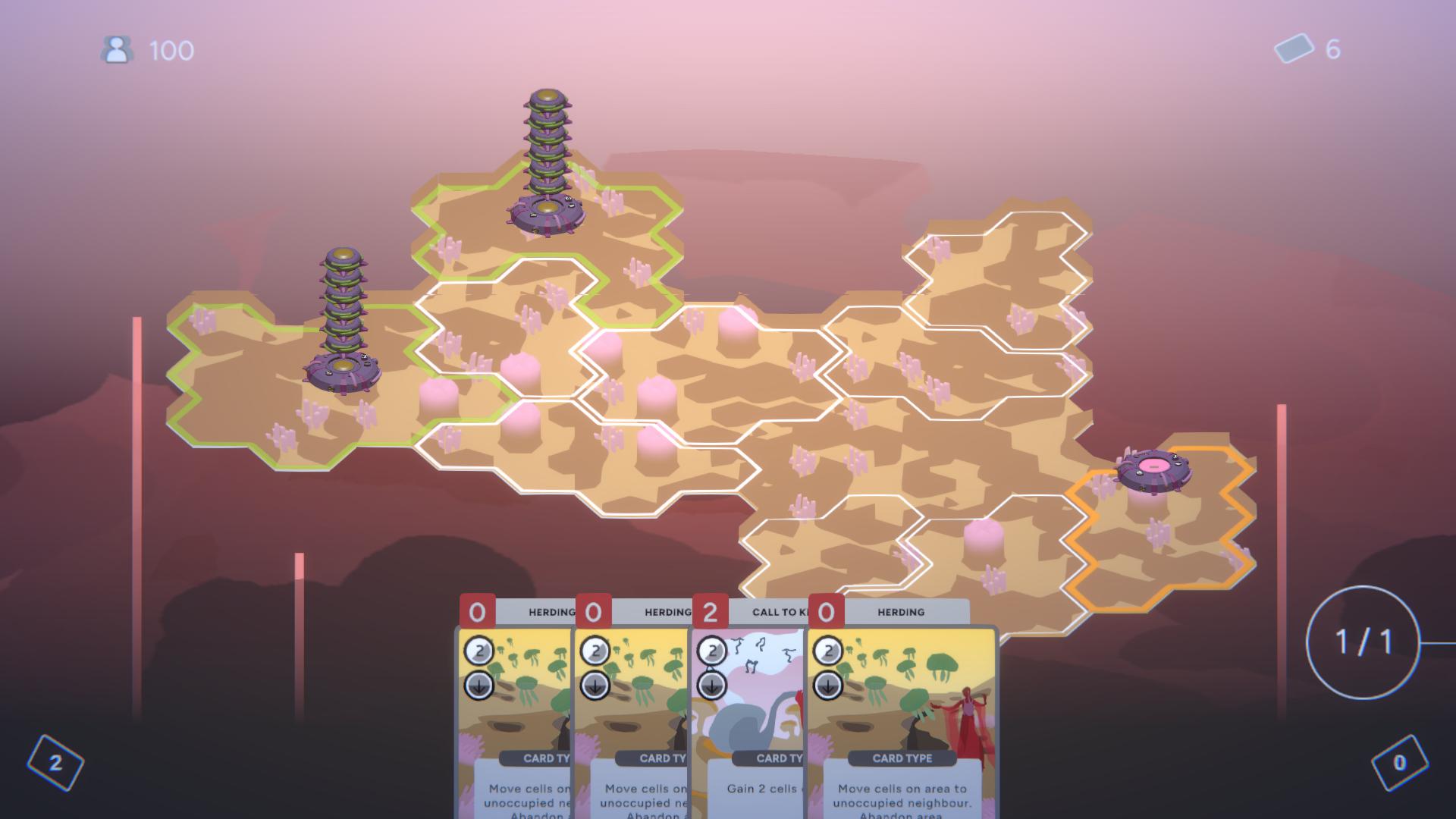1456x819 pixels.
Task: Open the deck pile showing 2
Action: tap(55, 763)
